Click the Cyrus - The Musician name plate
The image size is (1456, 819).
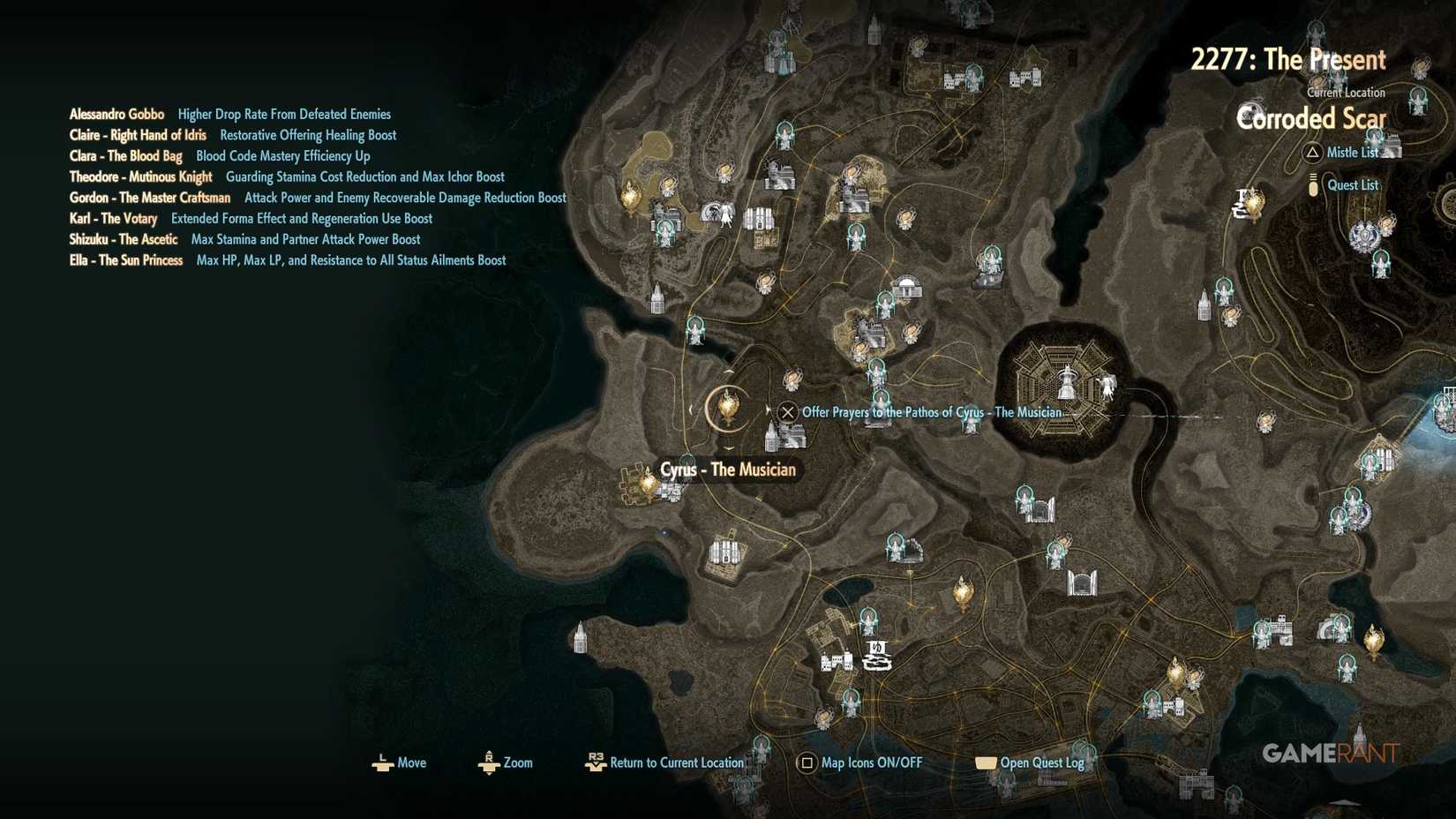[x=727, y=470]
